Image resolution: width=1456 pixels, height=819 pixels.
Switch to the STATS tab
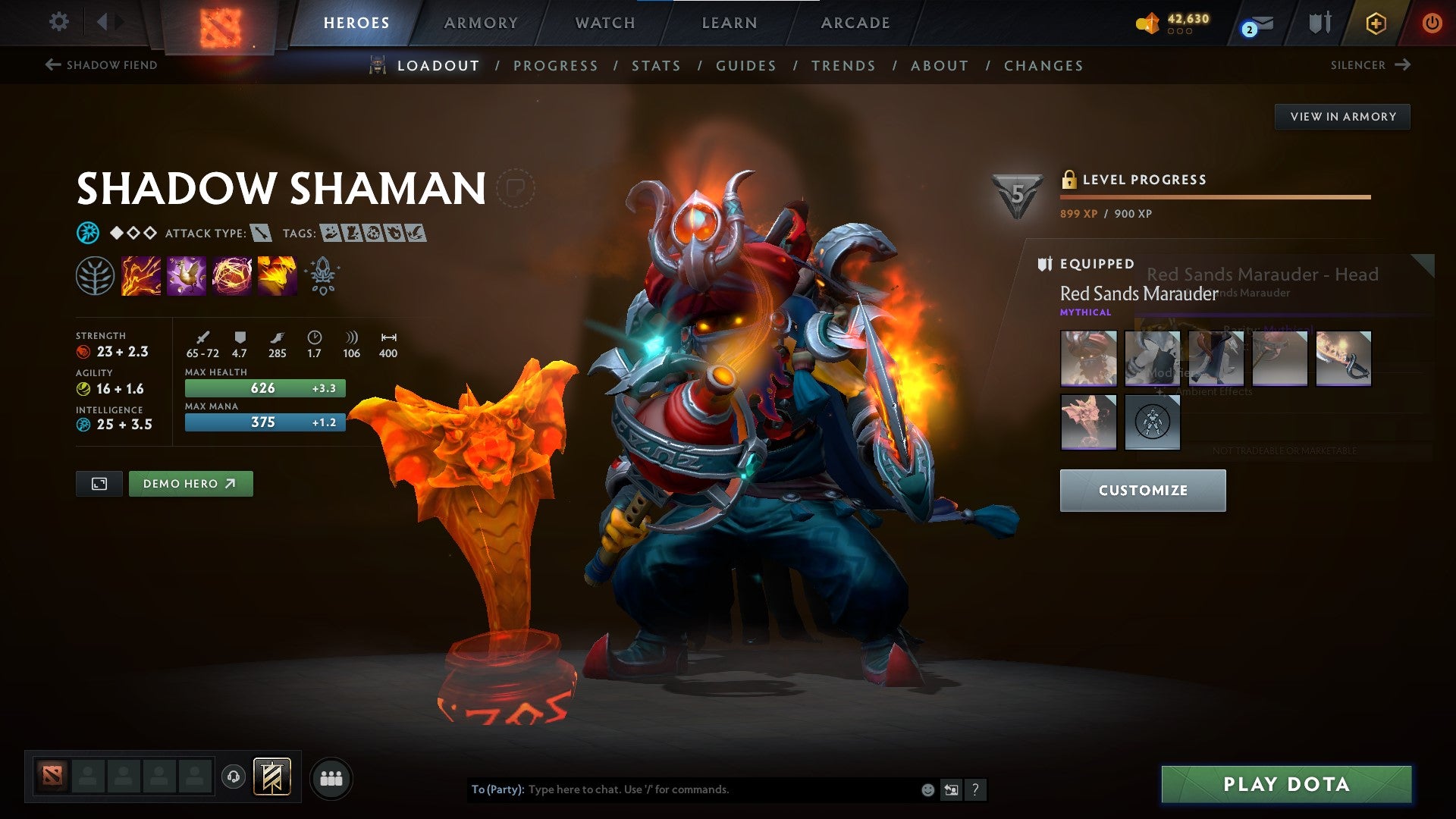657,65
